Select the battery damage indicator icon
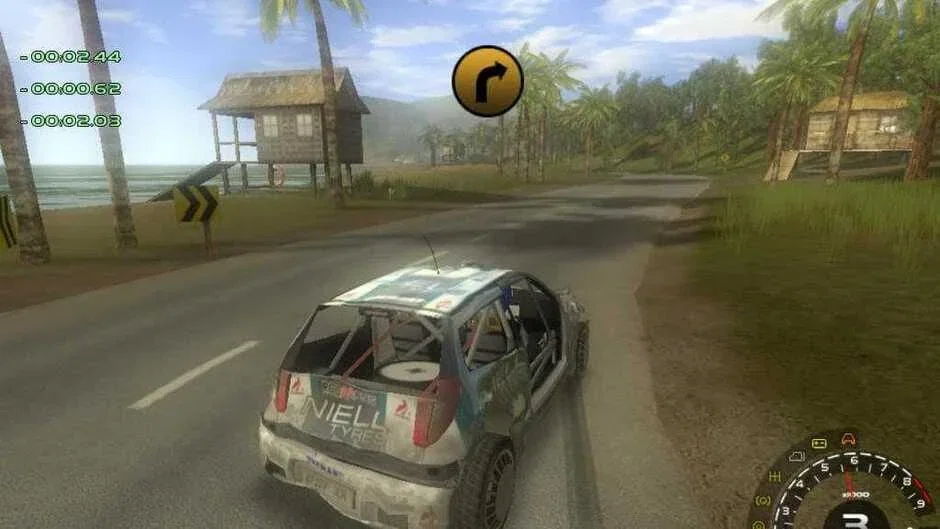 click(x=819, y=443)
